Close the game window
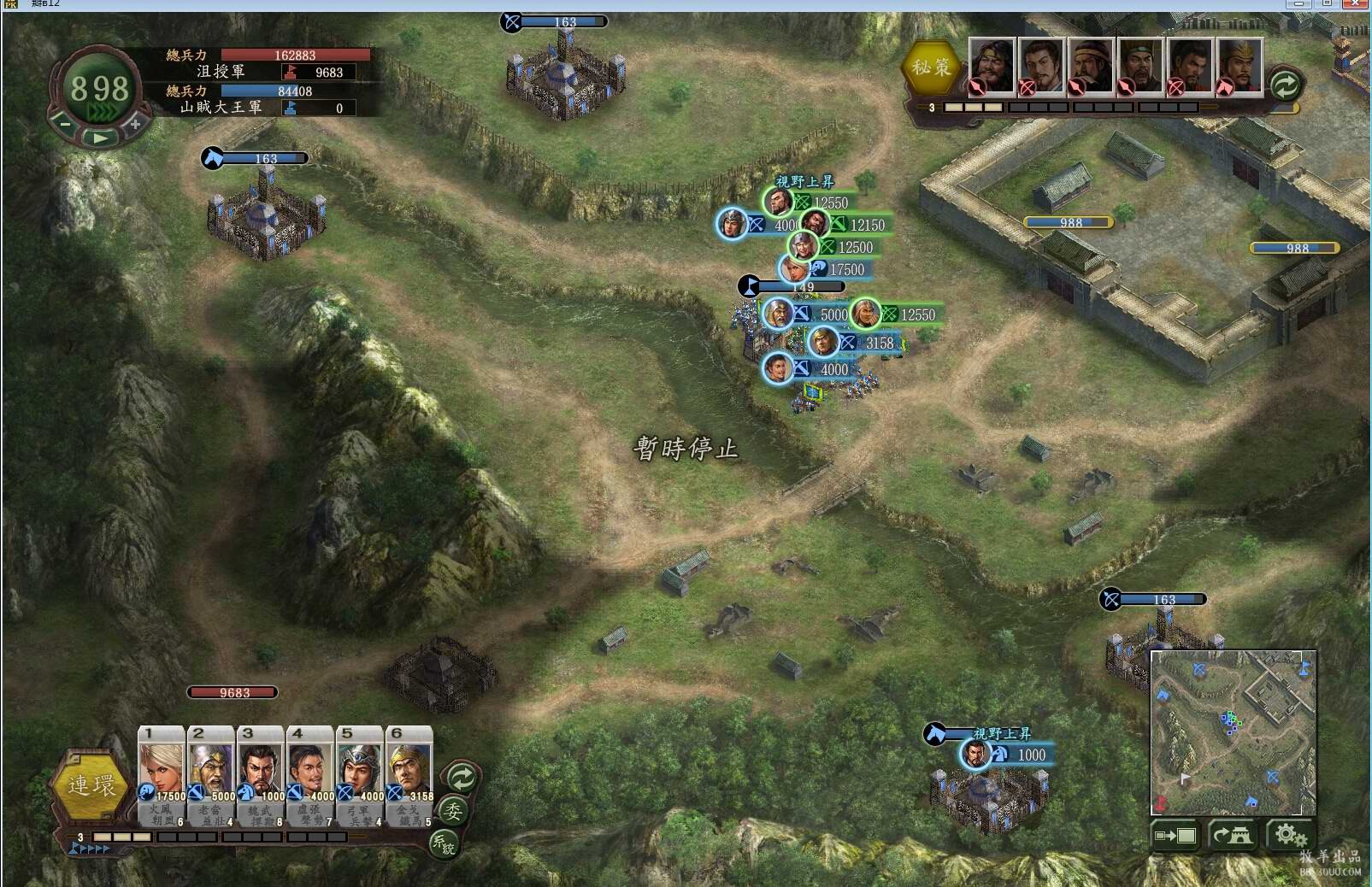The height and width of the screenshot is (887, 1372). [x=1355, y=4]
